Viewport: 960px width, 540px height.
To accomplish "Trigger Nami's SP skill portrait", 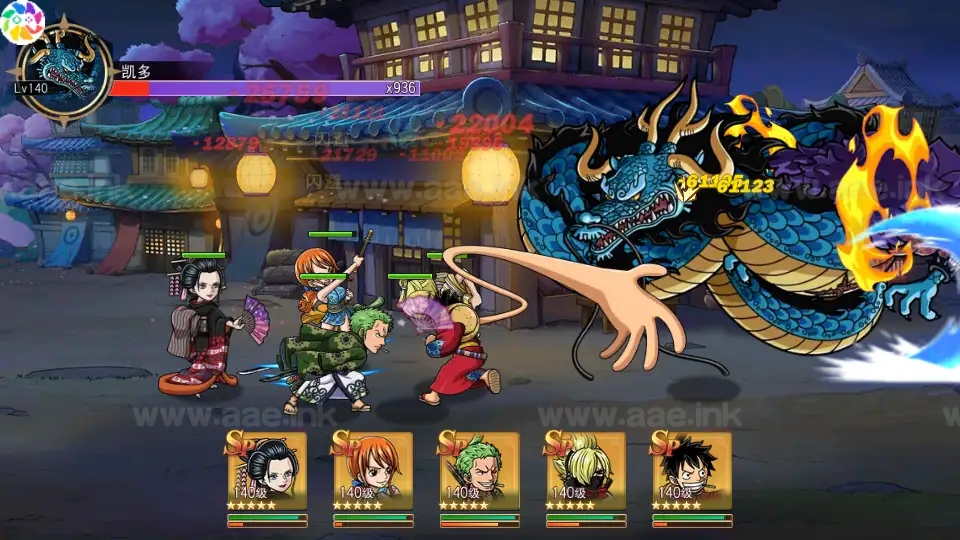I will point(373,472).
